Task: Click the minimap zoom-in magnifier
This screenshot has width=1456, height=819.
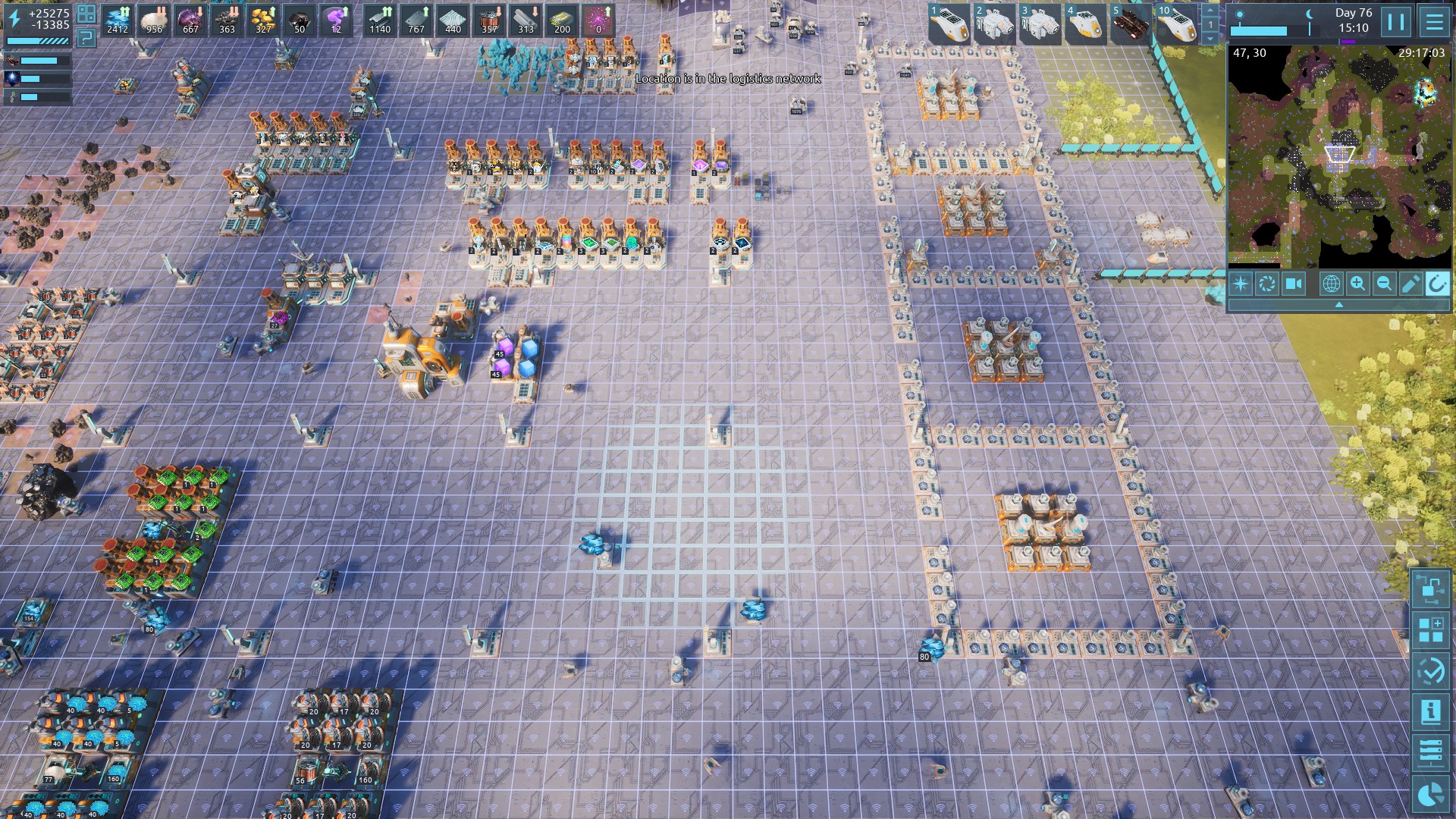Action: pyautogui.click(x=1357, y=284)
